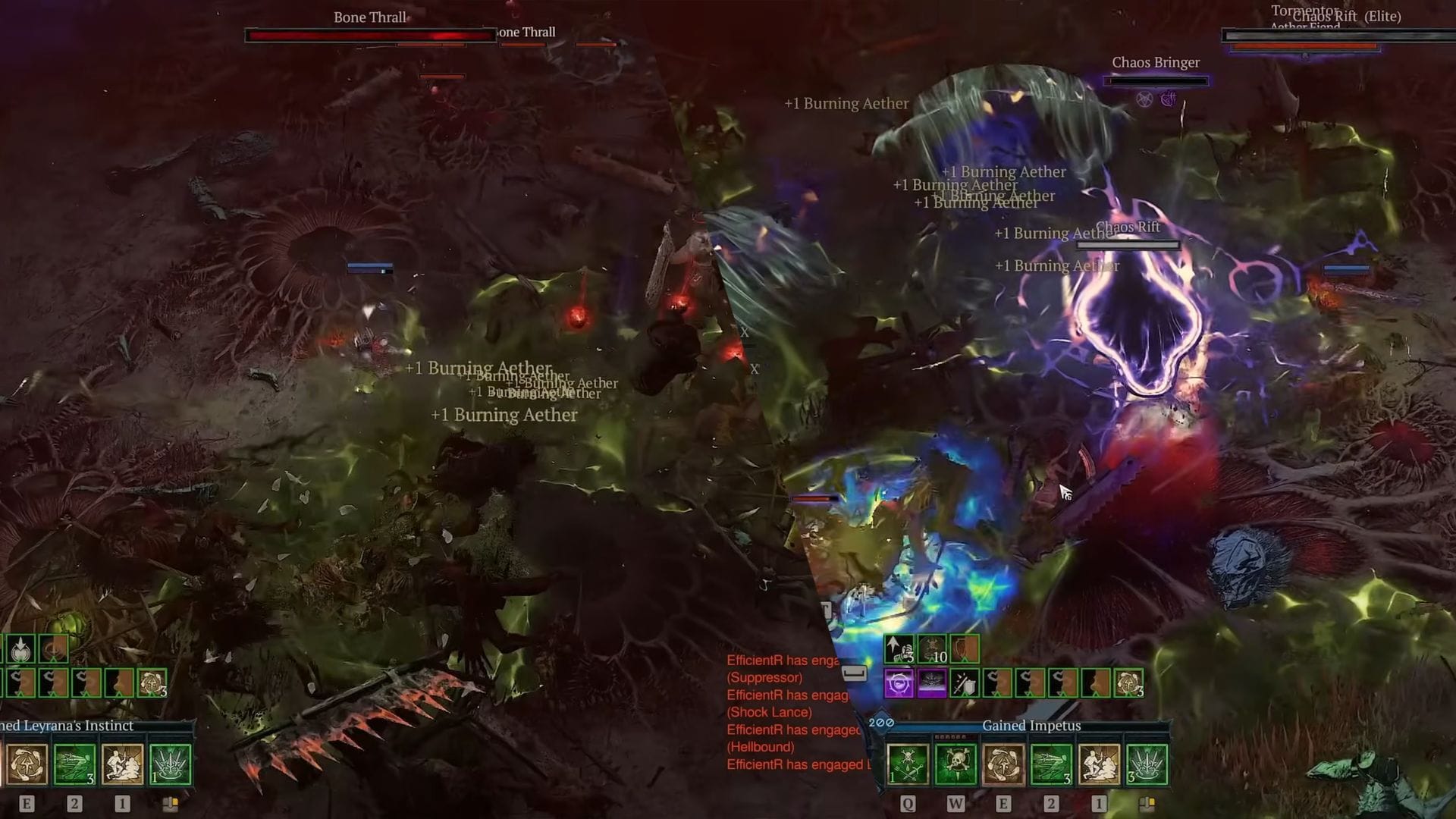
Task: Click the Bone Thrall enemy nameplate
Action: pyautogui.click(x=369, y=17)
